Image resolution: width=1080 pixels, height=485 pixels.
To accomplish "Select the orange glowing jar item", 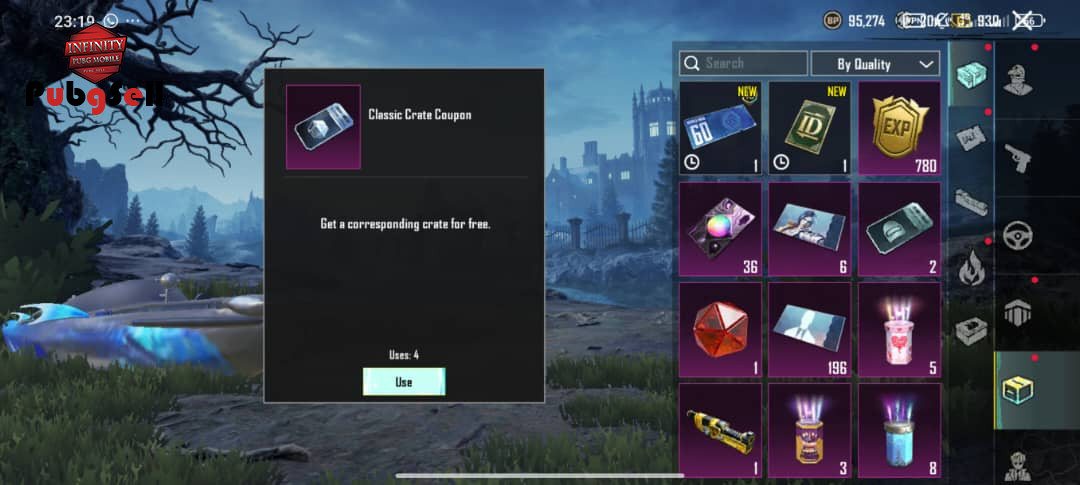I will pos(809,430).
